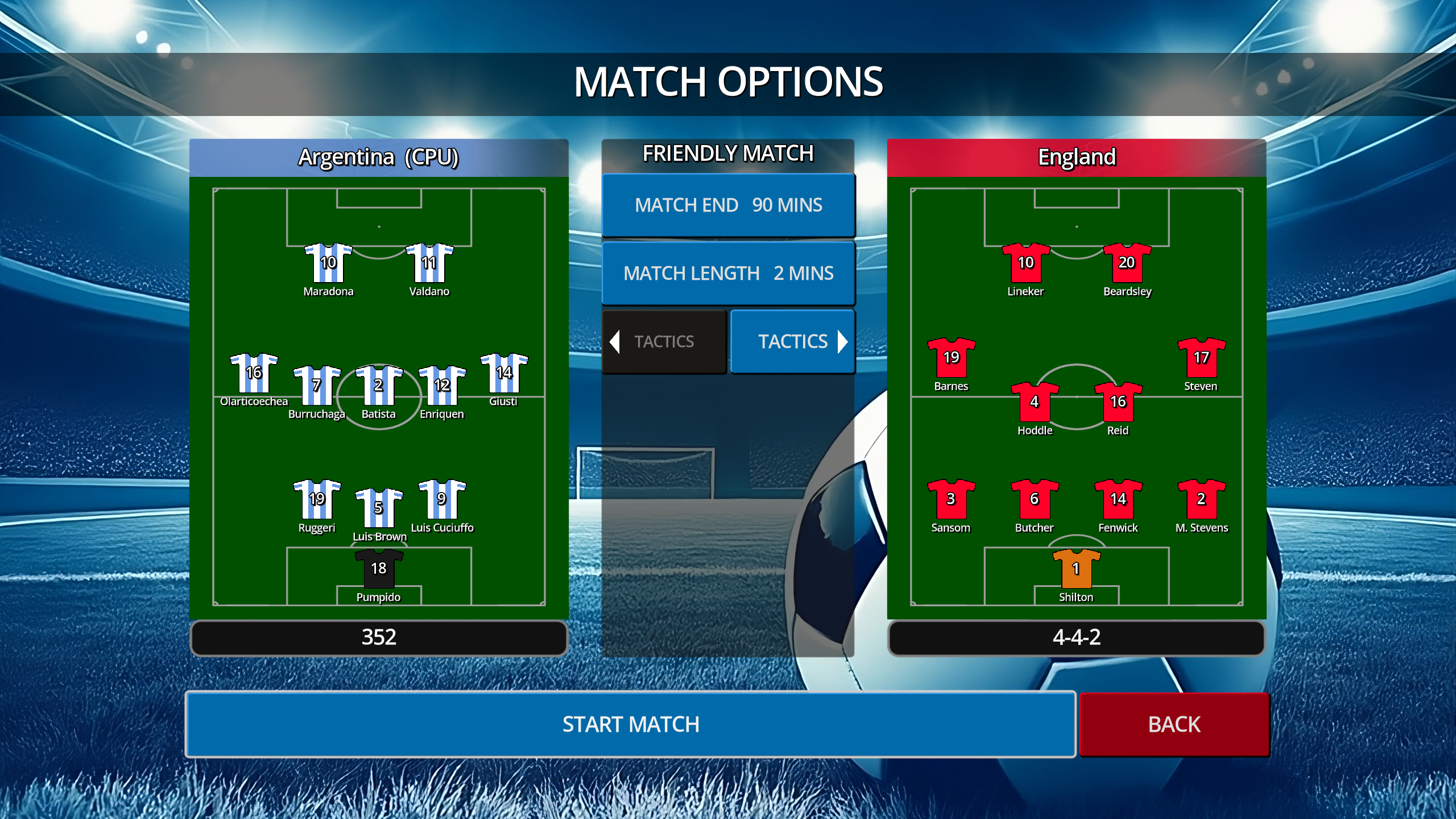Cycle tactics with the right arrow button

pyautogui.click(x=792, y=341)
